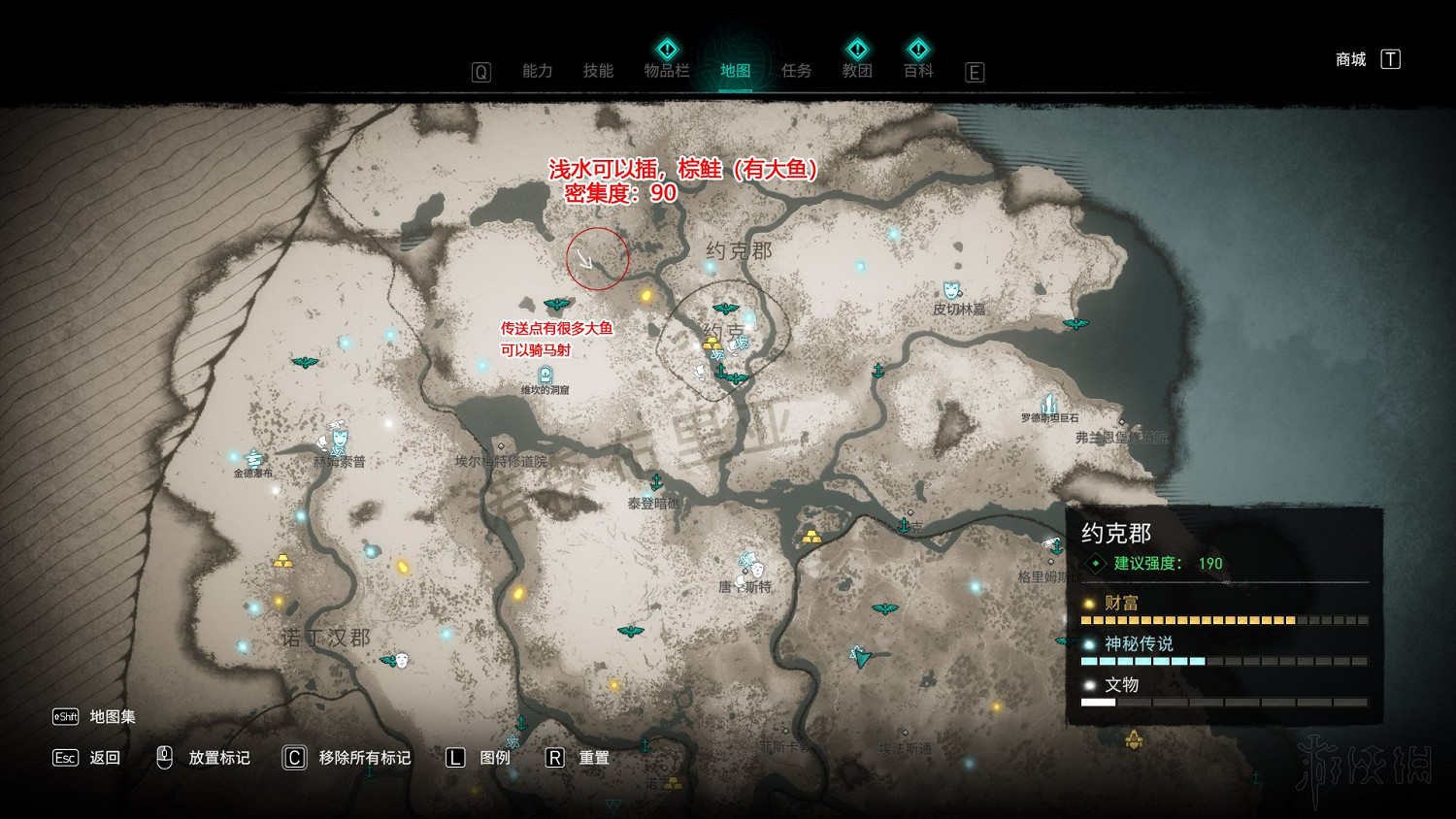
Task: Click the diamond icon beside 建议强度 190
Action: [1095, 563]
